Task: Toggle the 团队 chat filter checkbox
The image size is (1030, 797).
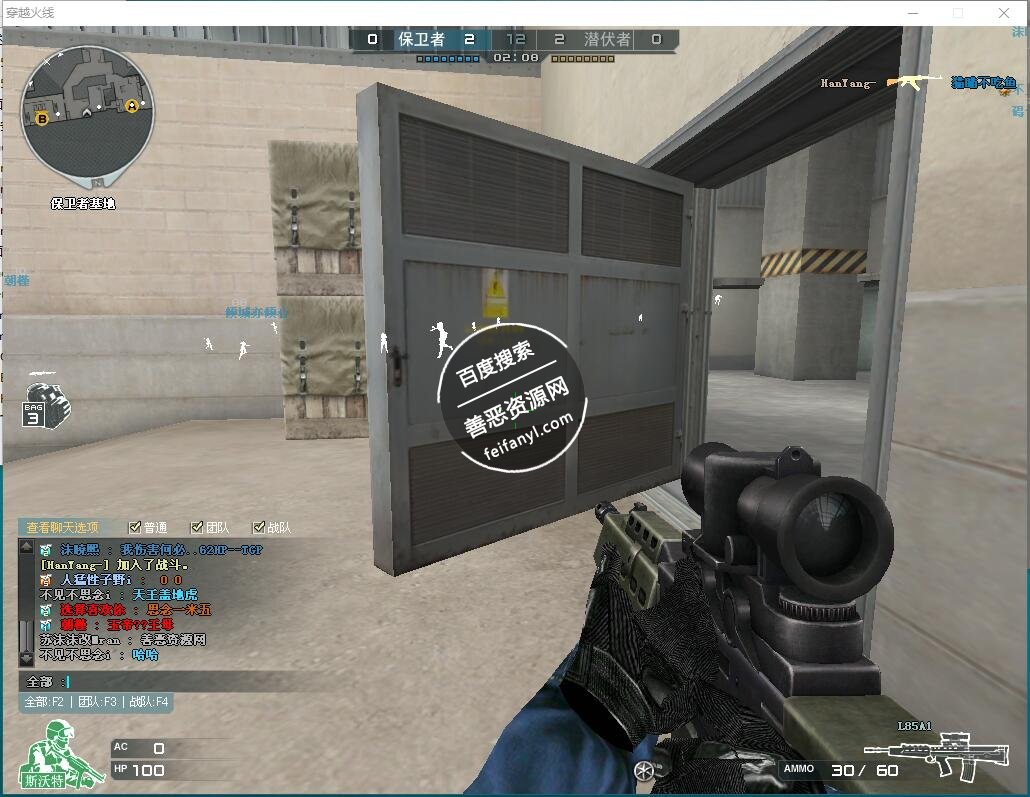Action: 197,527
